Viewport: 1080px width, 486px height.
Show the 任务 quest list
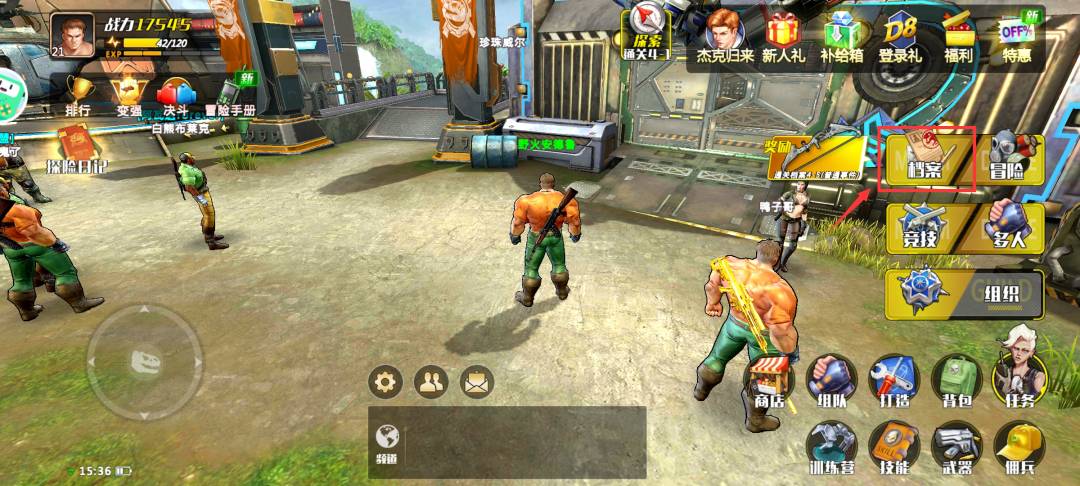1019,378
